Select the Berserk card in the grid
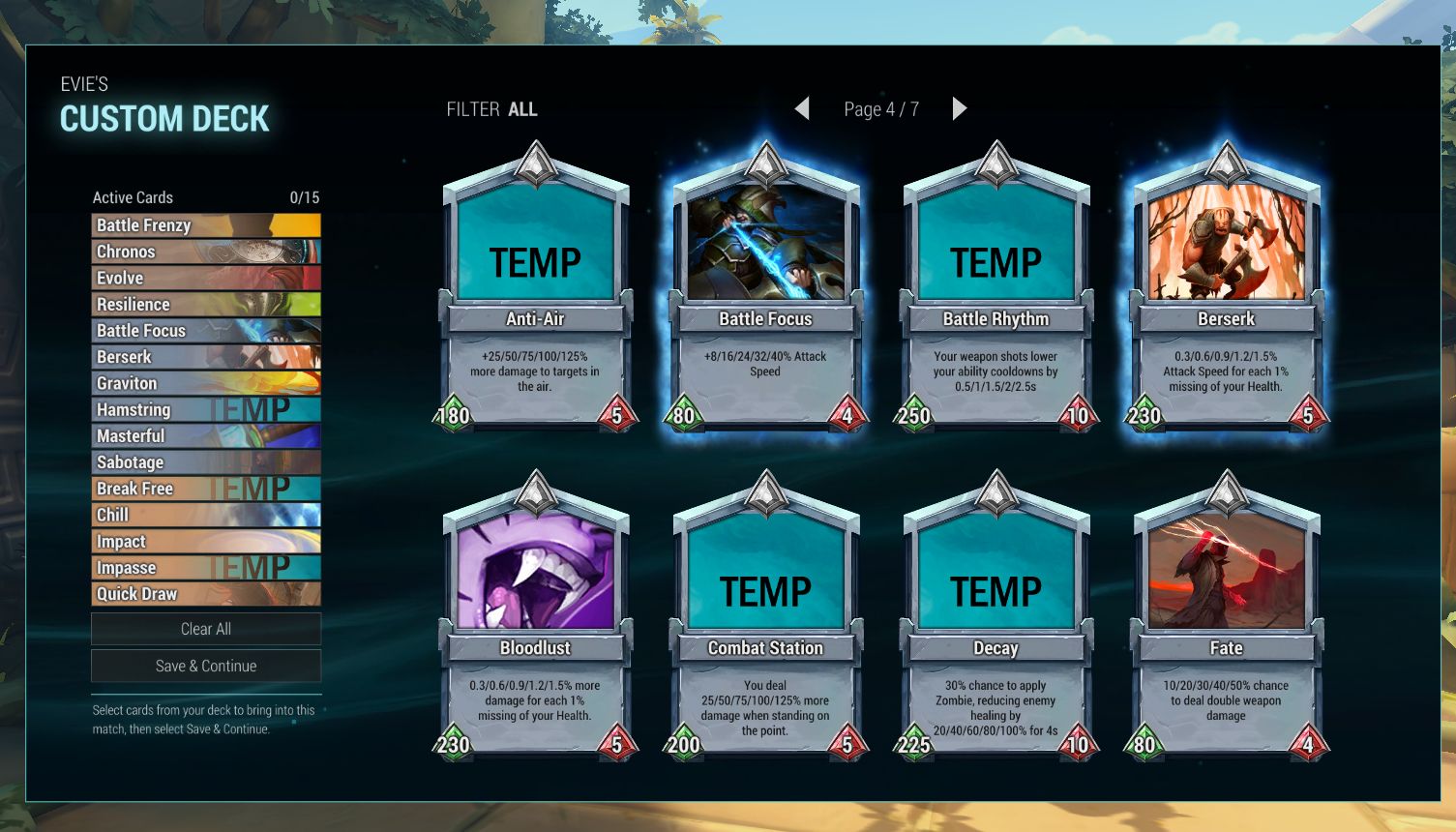This screenshot has height=832, width=1456. pyautogui.click(x=1226, y=290)
